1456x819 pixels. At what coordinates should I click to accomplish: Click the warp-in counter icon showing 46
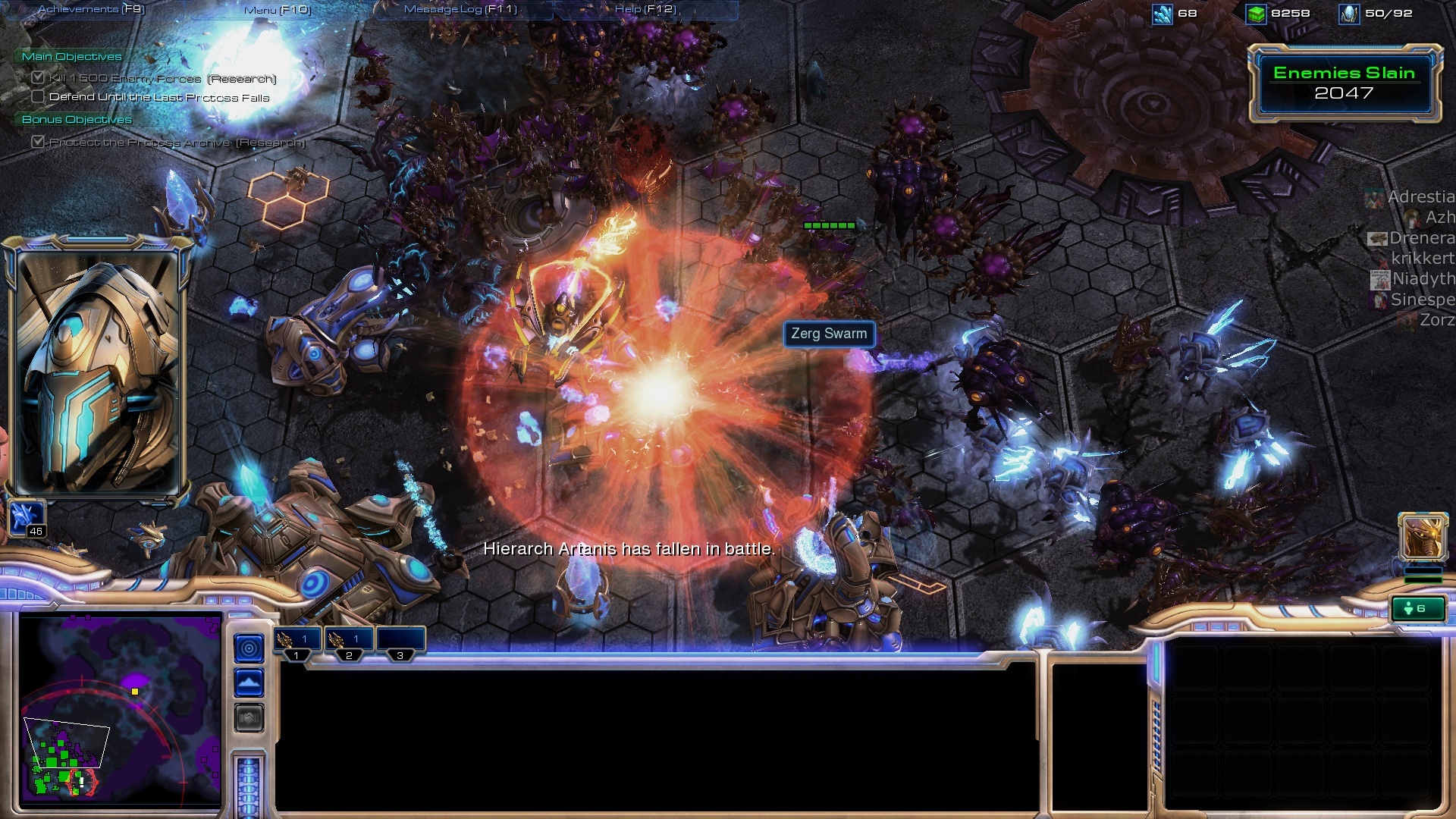(x=27, y=519)
